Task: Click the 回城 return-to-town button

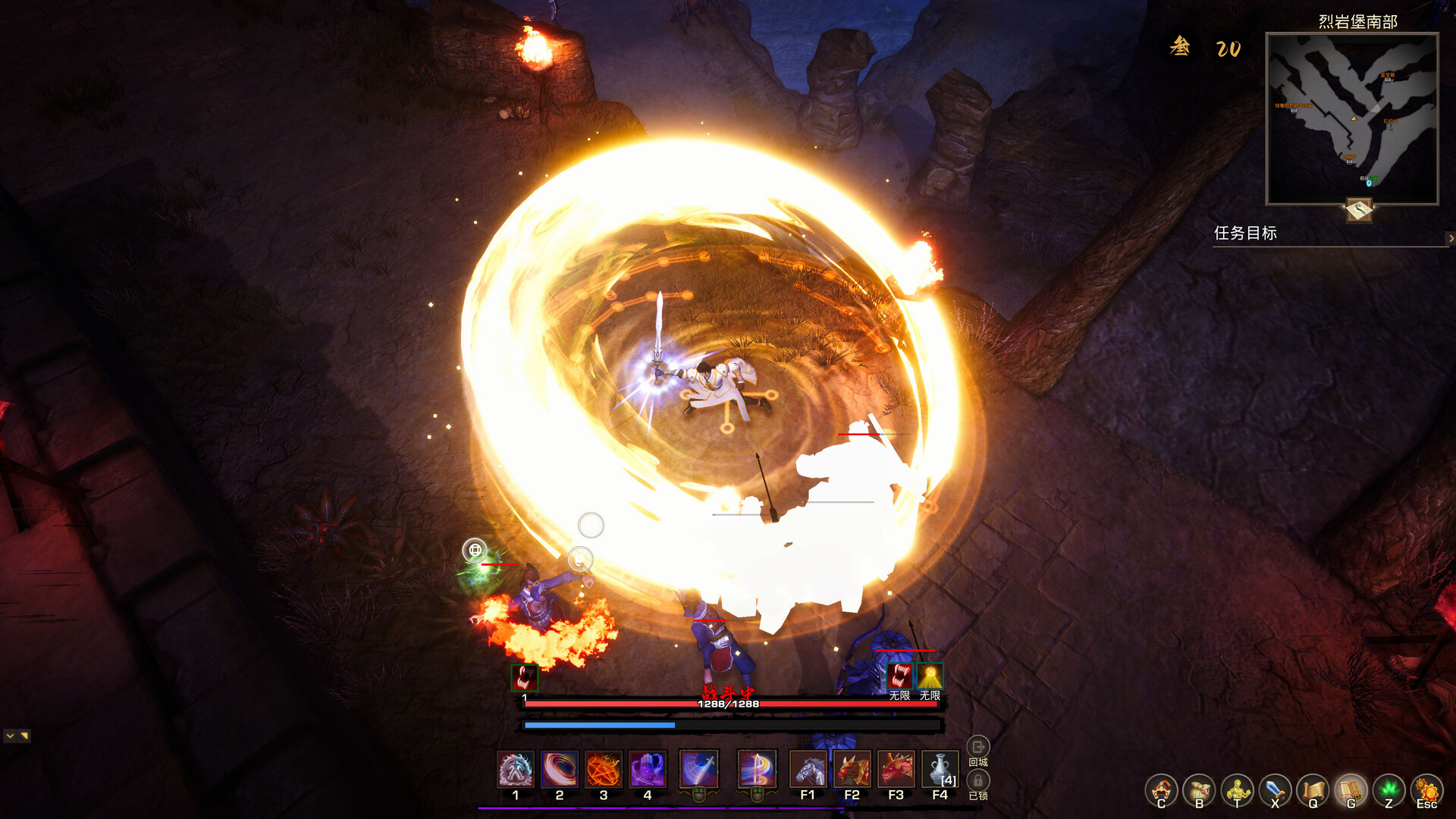Action: (978, 747)
